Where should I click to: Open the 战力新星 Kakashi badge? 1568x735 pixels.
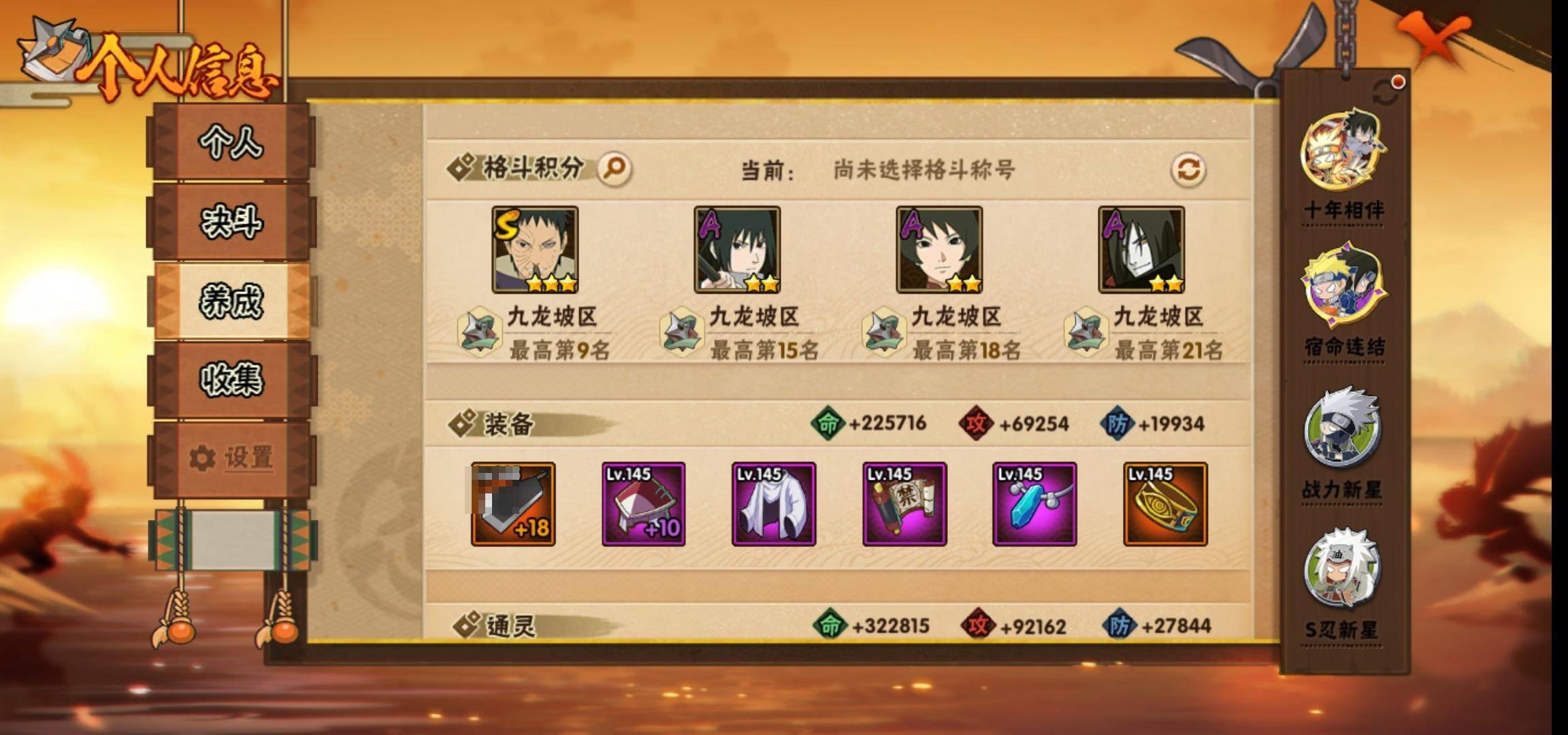(x=1342, y=429)
